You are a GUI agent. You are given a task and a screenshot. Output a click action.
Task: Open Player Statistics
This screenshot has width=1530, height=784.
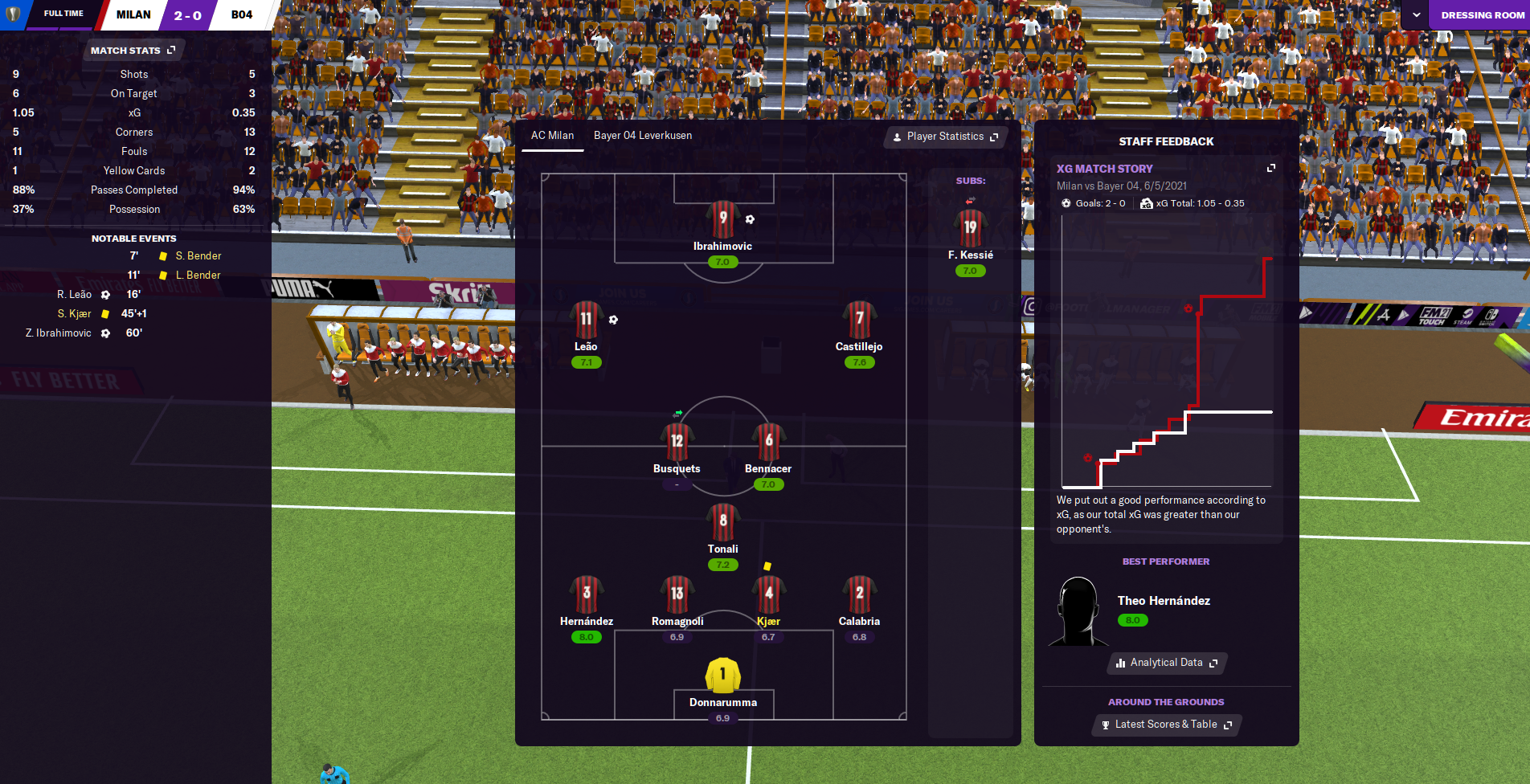point(945,137)
